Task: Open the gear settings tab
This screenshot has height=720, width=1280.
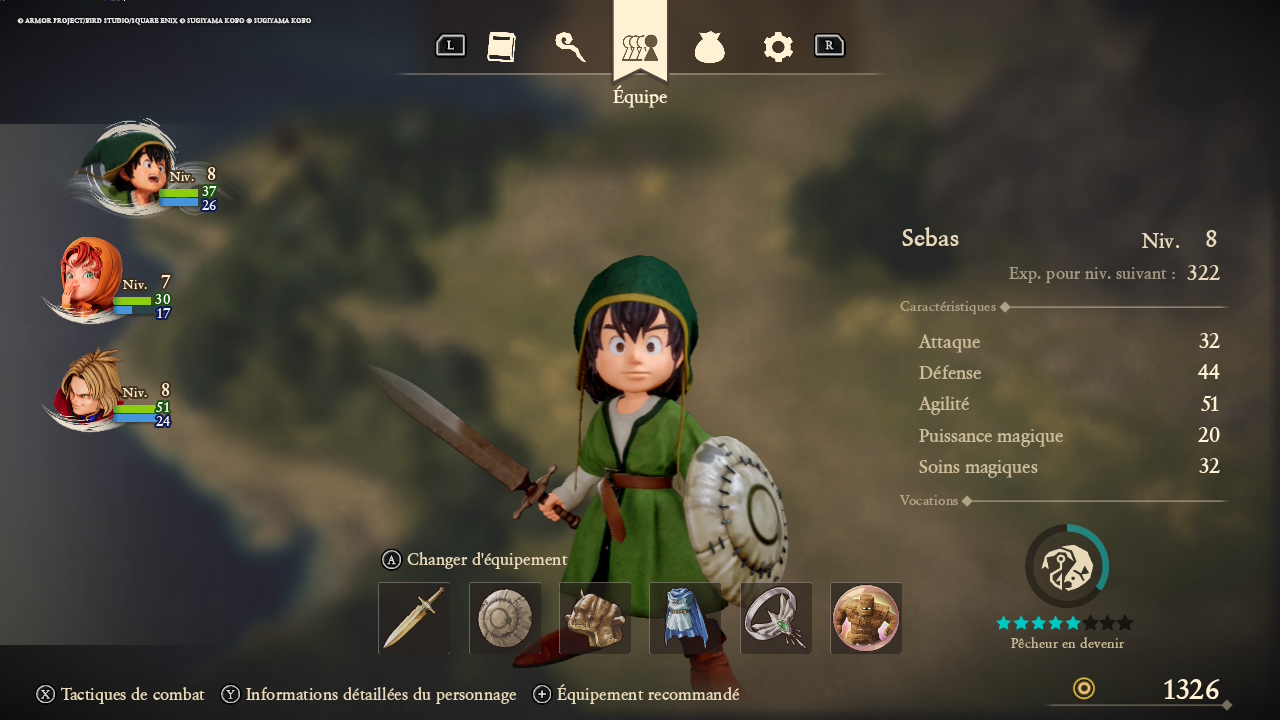Action: (778, 47)
